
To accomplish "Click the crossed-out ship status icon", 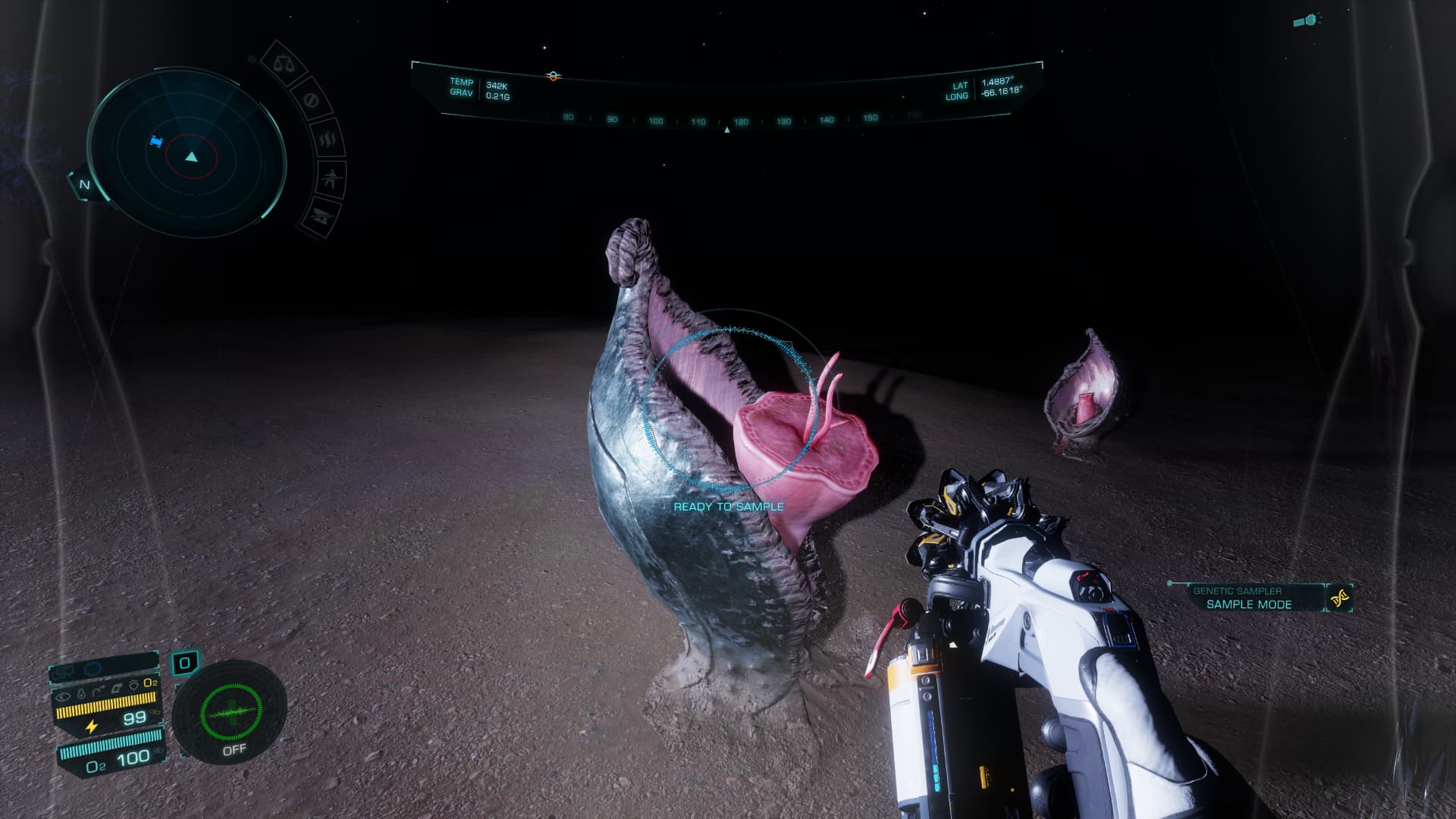I will [318, 215].
